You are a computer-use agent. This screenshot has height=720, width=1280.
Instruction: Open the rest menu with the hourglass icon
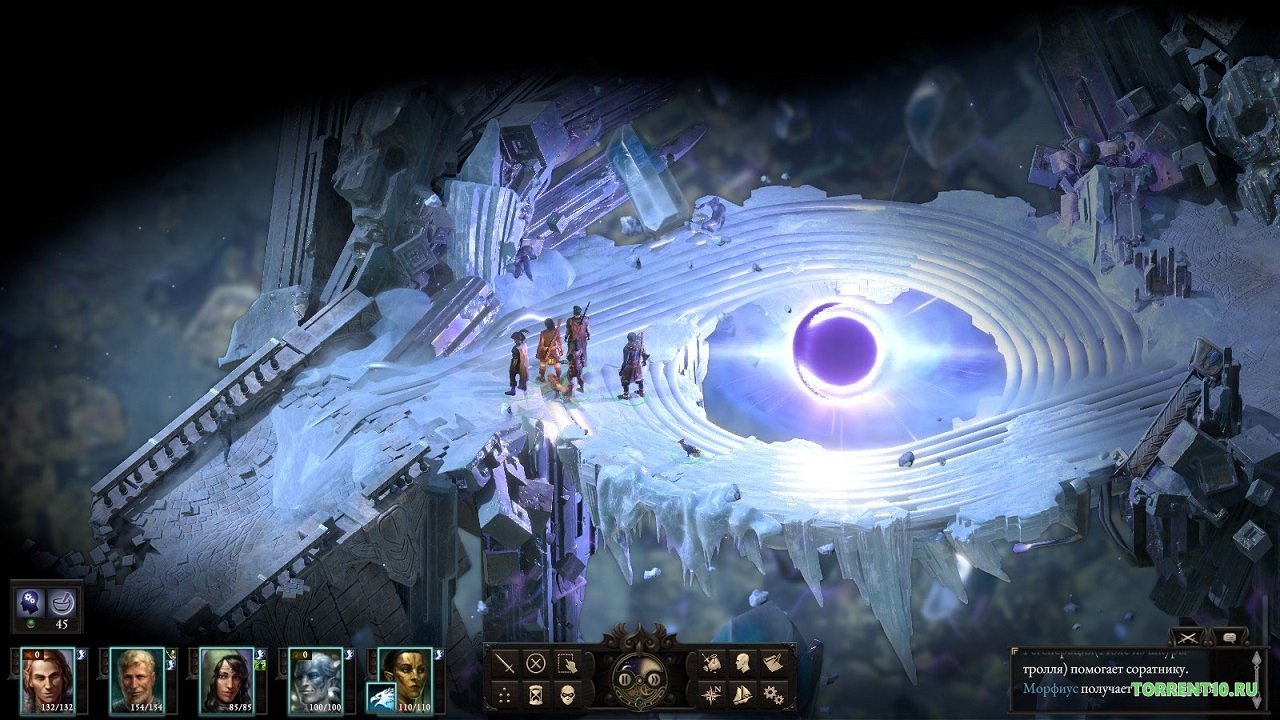536,693
